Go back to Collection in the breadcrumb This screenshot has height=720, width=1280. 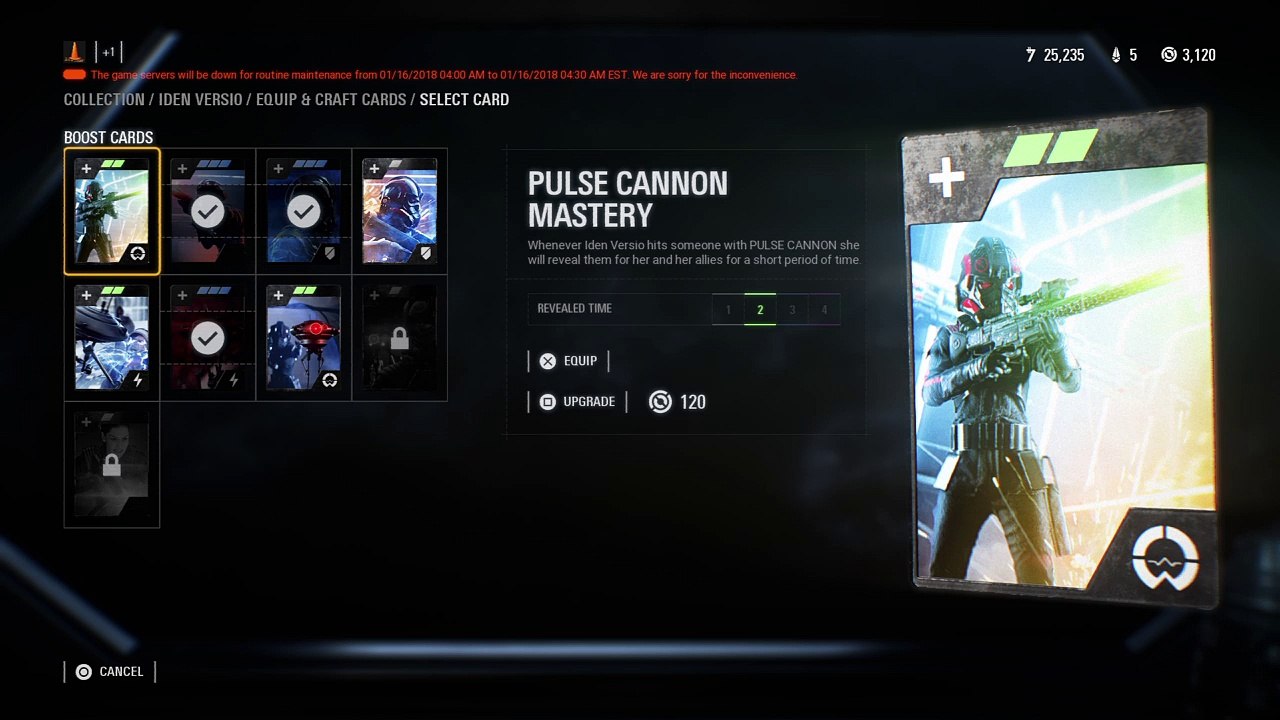(104, 100)
